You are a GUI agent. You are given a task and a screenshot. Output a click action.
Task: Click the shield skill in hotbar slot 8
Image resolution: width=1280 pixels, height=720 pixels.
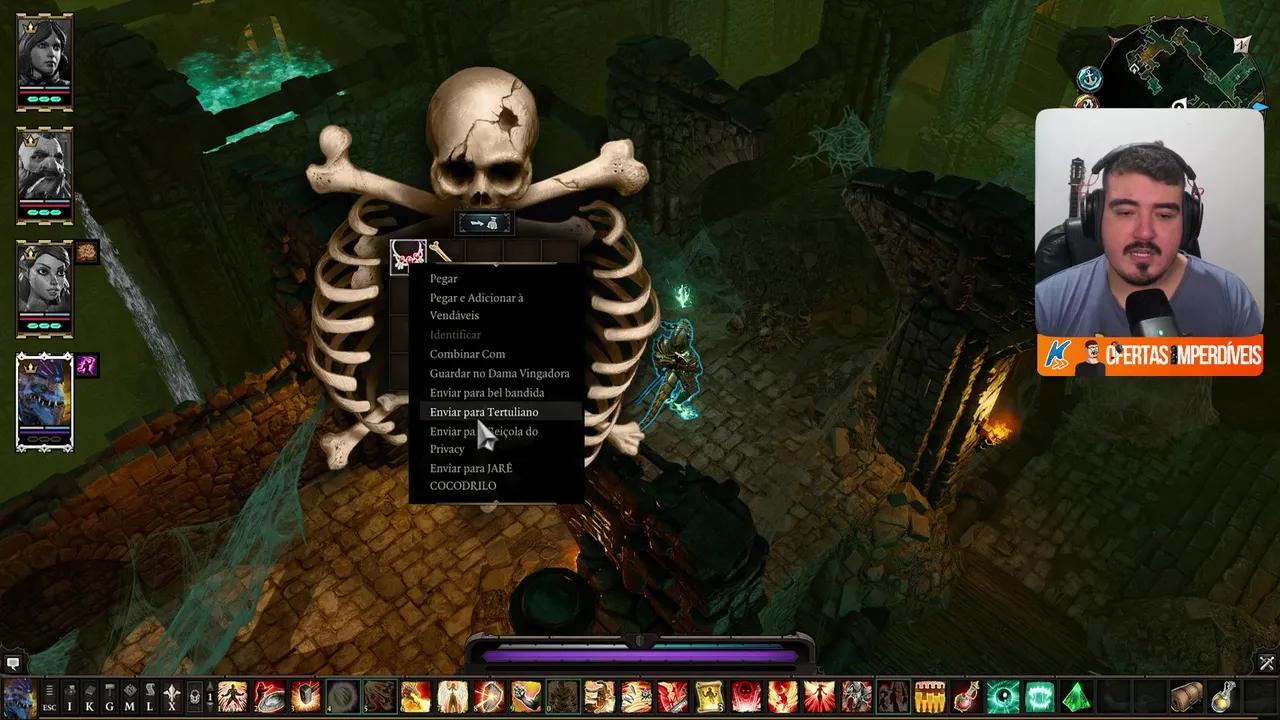tap(488, 697)
